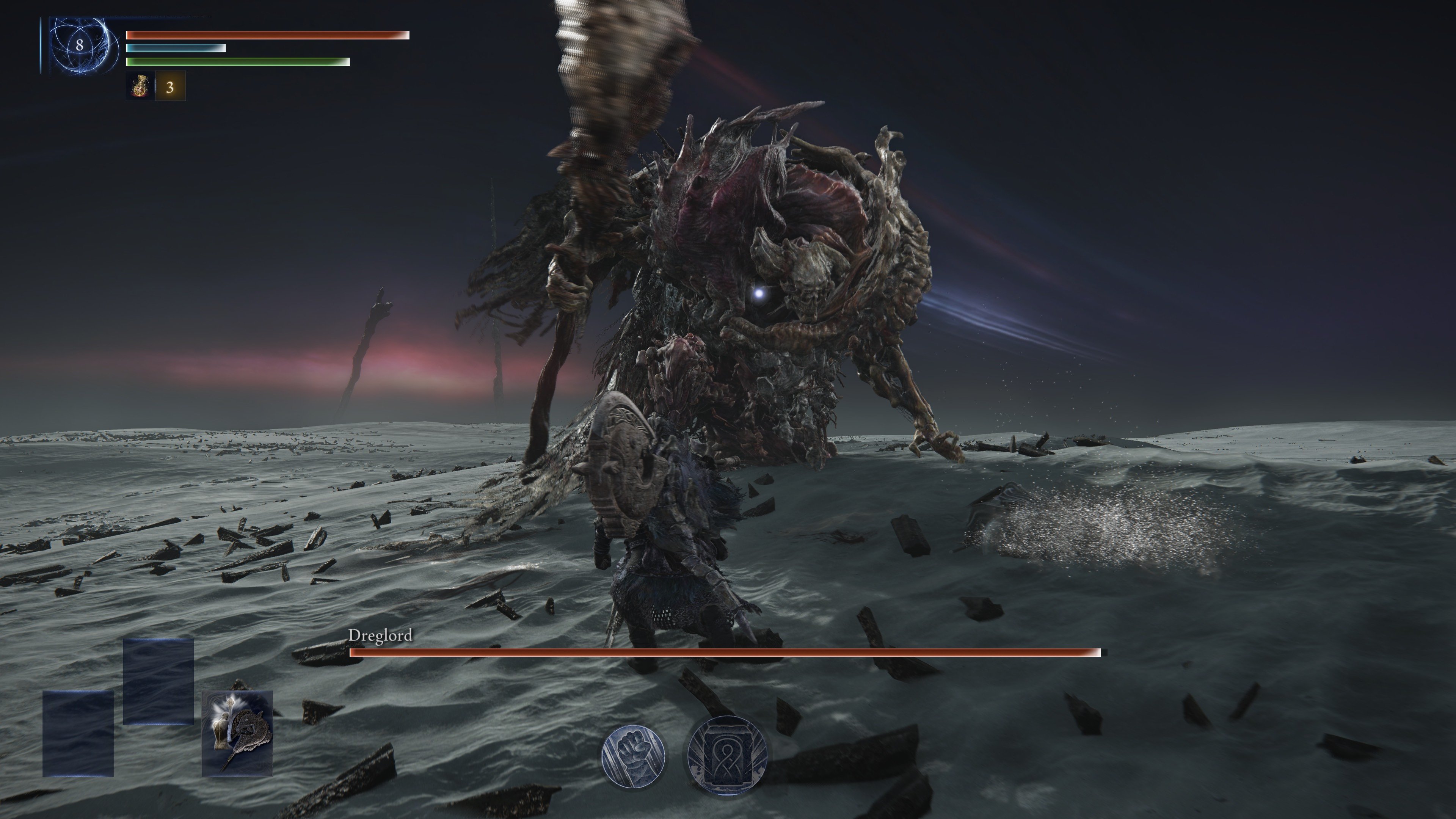Screen dimensions: 1456x819
Task: Trigger the ultimate art tombstone icon
Action: (x=727, y=755)
